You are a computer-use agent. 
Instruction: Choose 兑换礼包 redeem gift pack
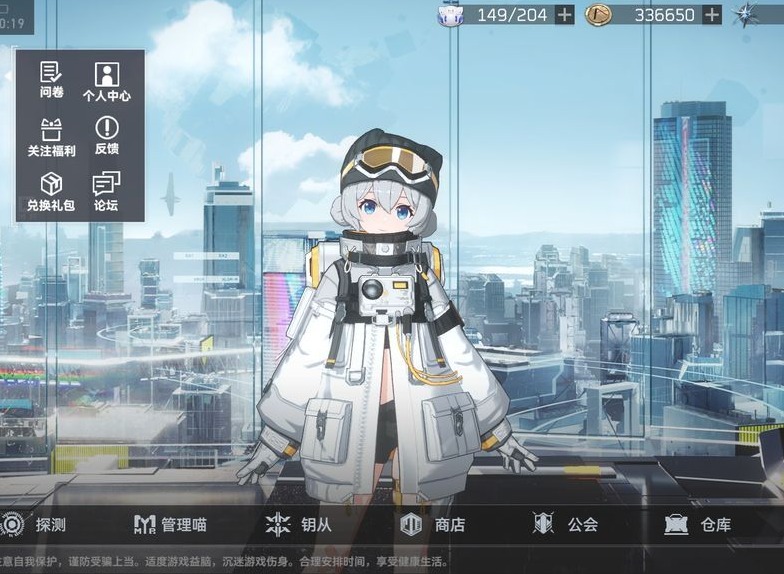[x=52, y=191]
